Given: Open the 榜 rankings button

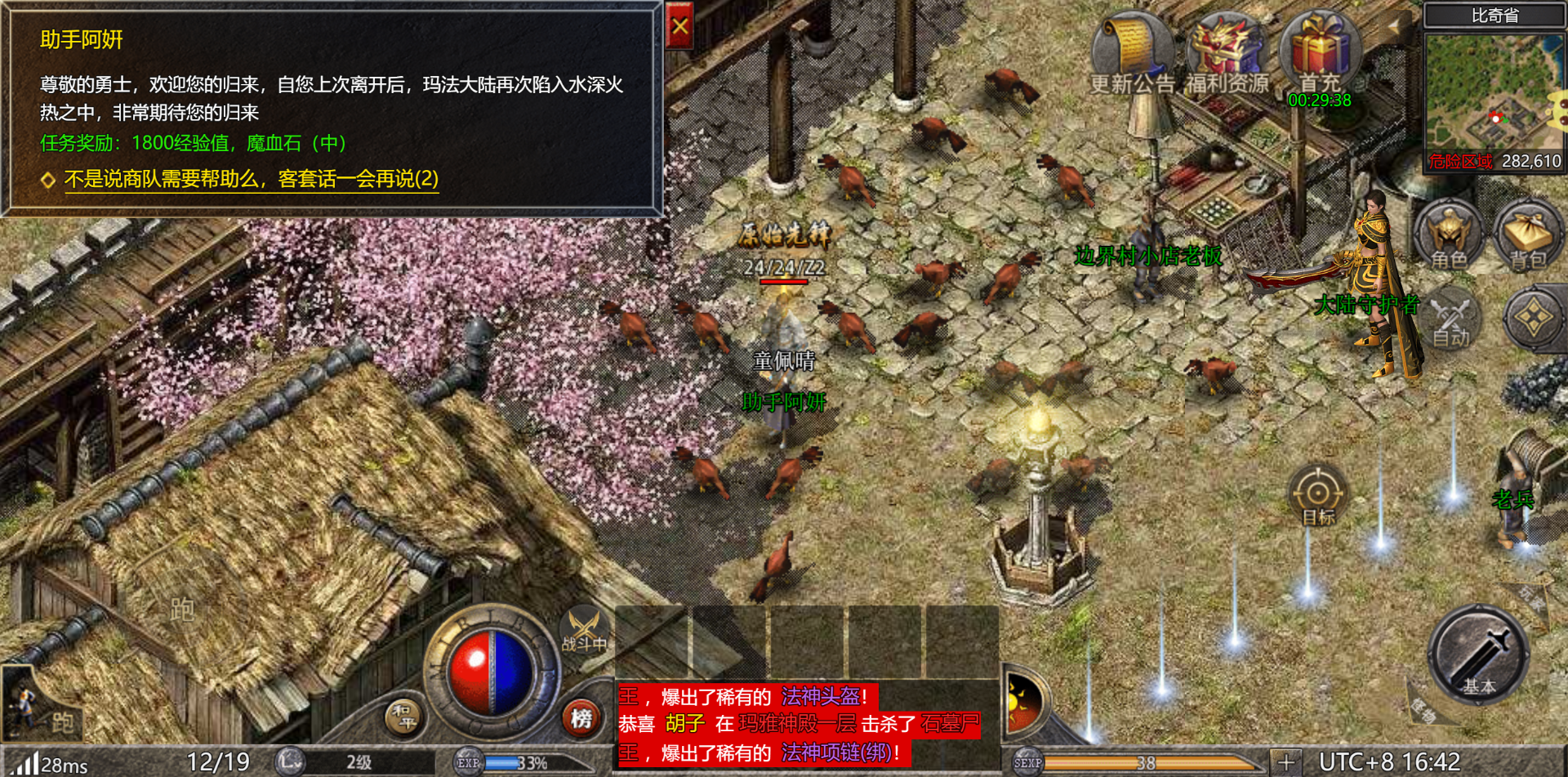Looking at the screenshot, I should [581, 718].
